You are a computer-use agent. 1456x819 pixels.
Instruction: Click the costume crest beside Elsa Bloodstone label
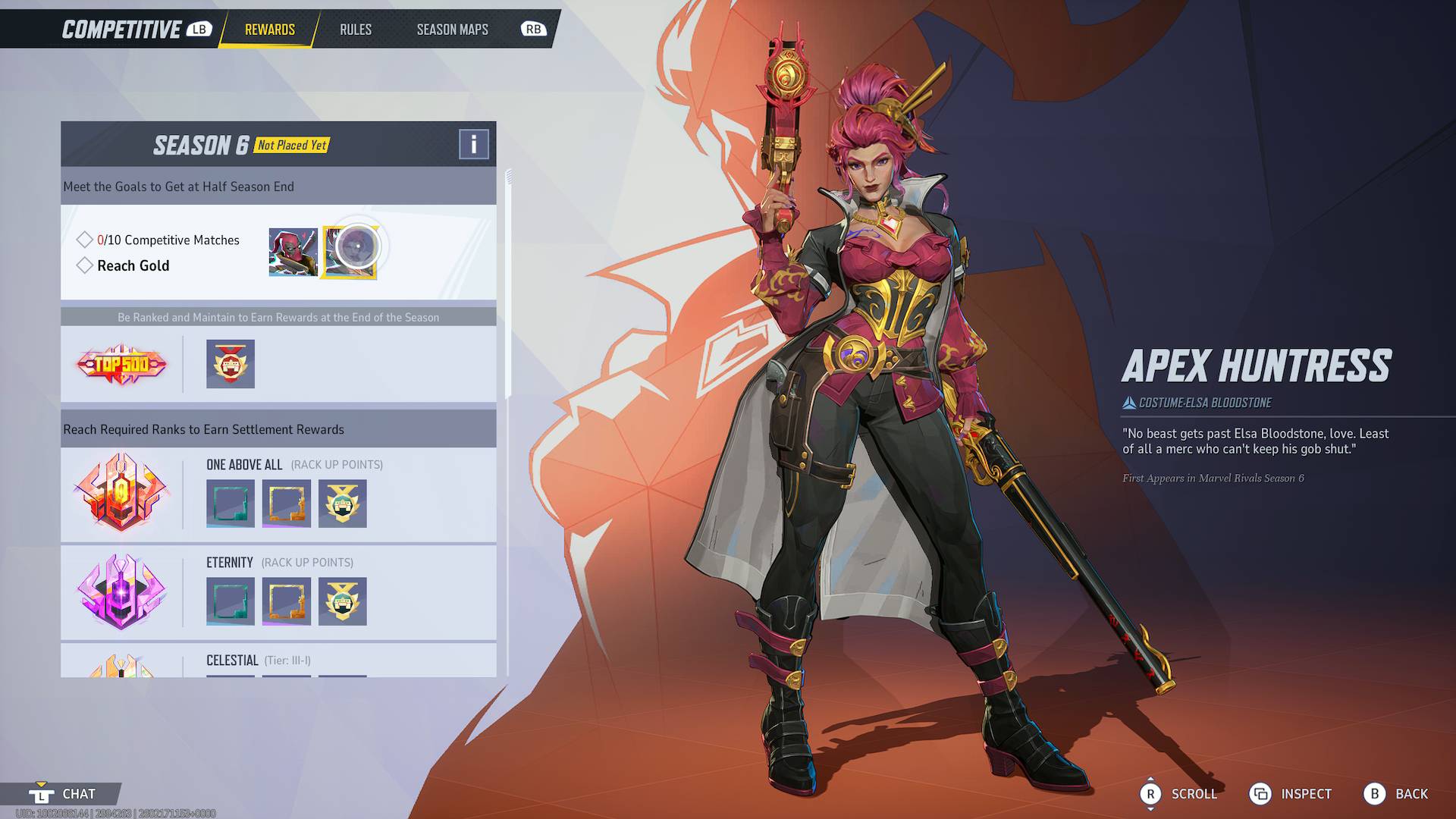[1129, 403]
